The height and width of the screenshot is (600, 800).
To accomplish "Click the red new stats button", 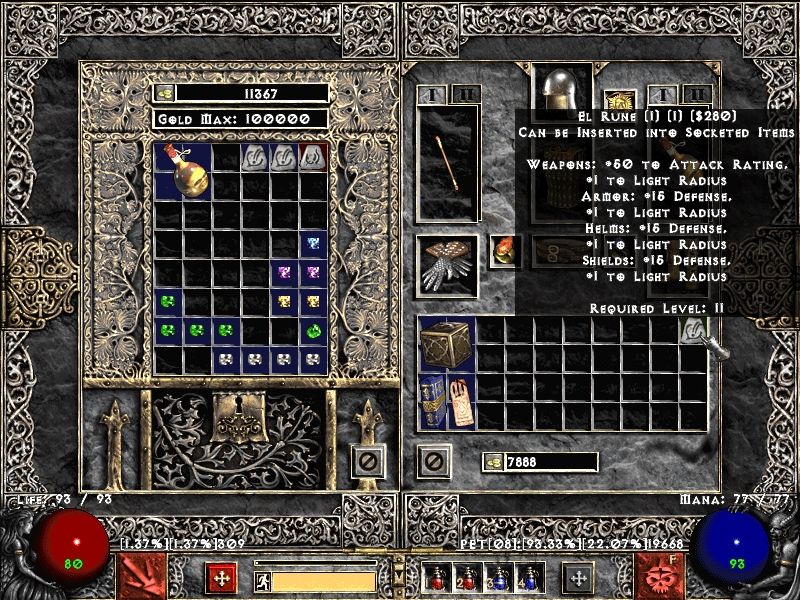I will click(x=221, y=578).
